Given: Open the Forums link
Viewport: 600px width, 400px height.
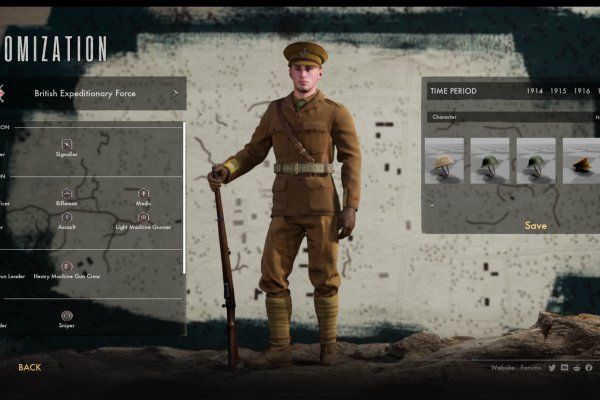Looking at the screenshot, I should [x=531, y=368].
